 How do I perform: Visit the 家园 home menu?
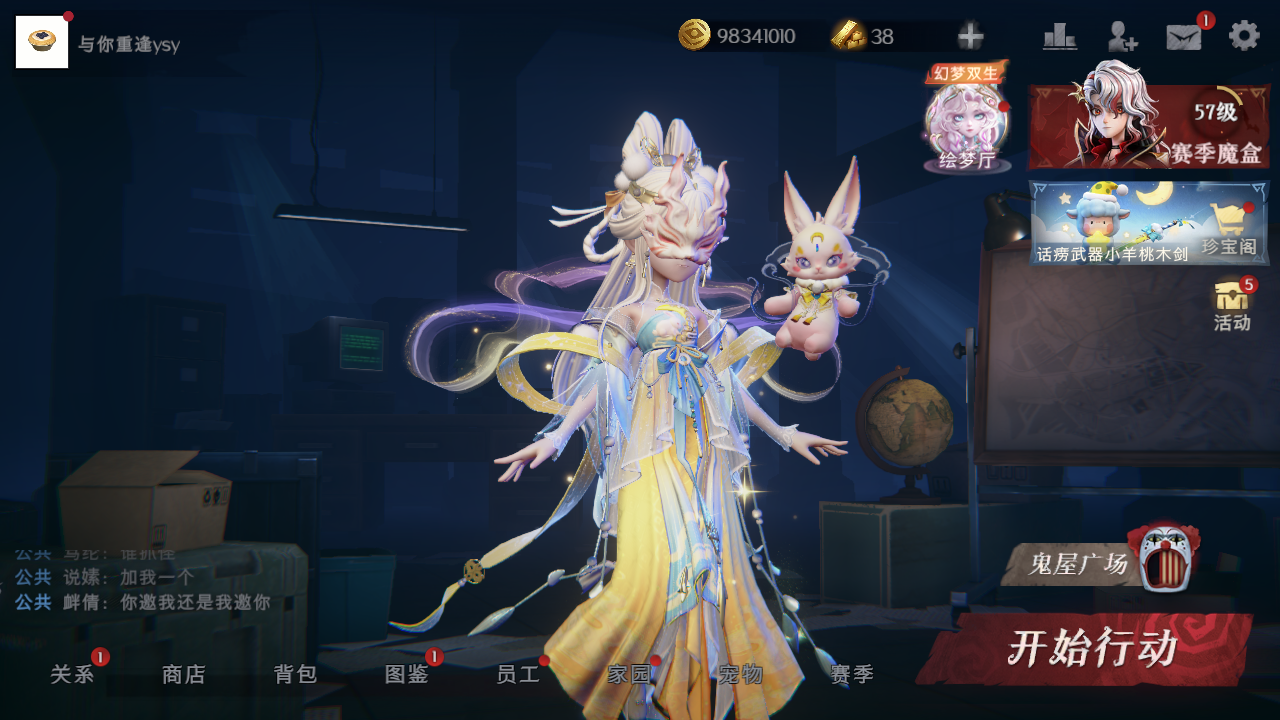629,675
